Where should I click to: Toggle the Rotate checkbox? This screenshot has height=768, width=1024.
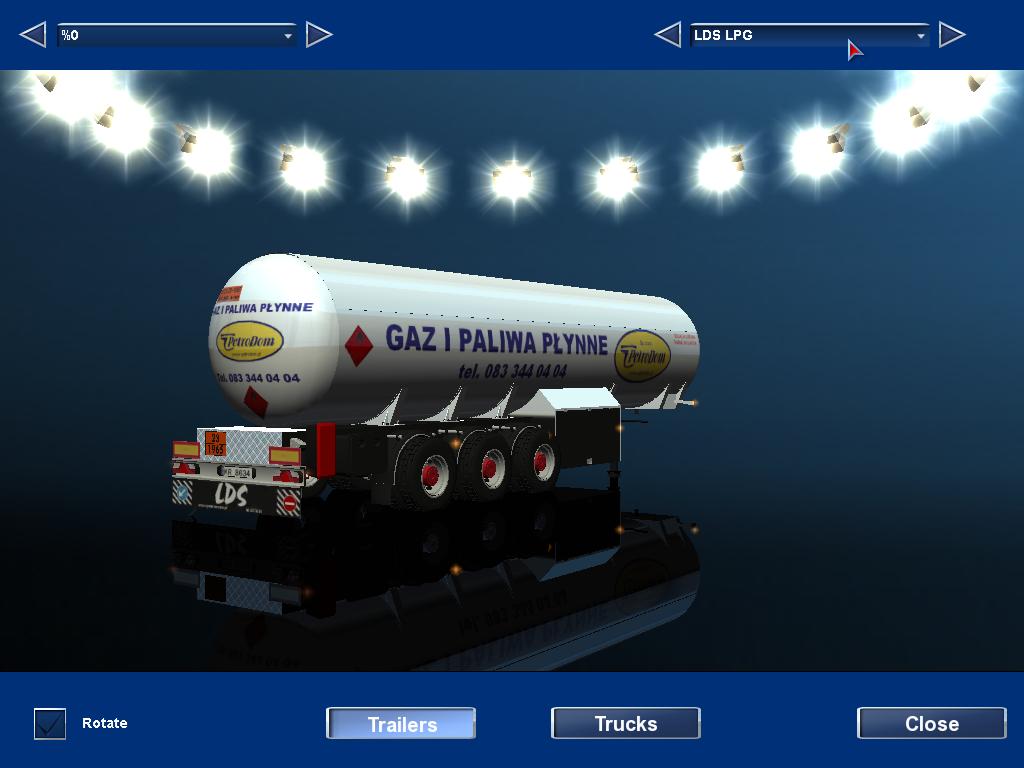point(50,723)
